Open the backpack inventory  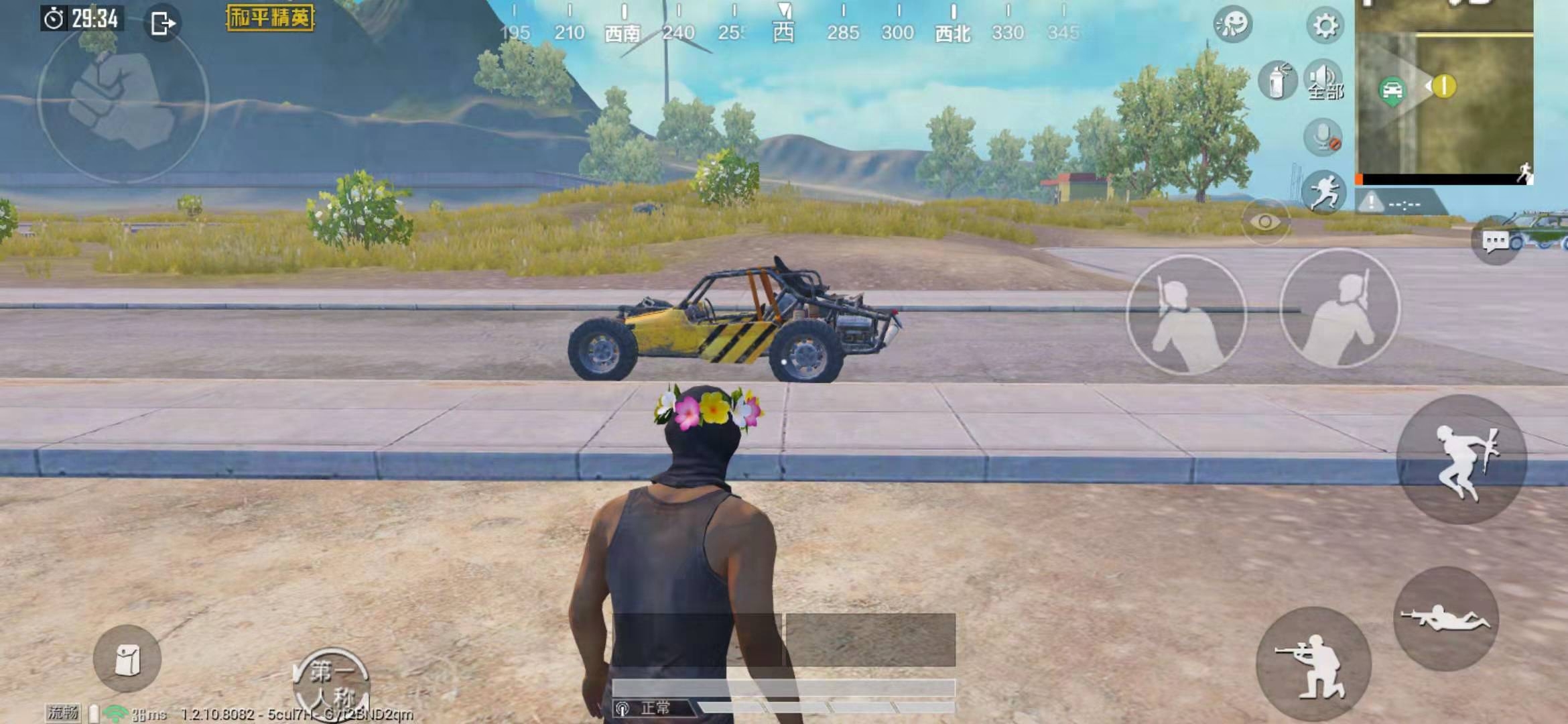point(127,659)
